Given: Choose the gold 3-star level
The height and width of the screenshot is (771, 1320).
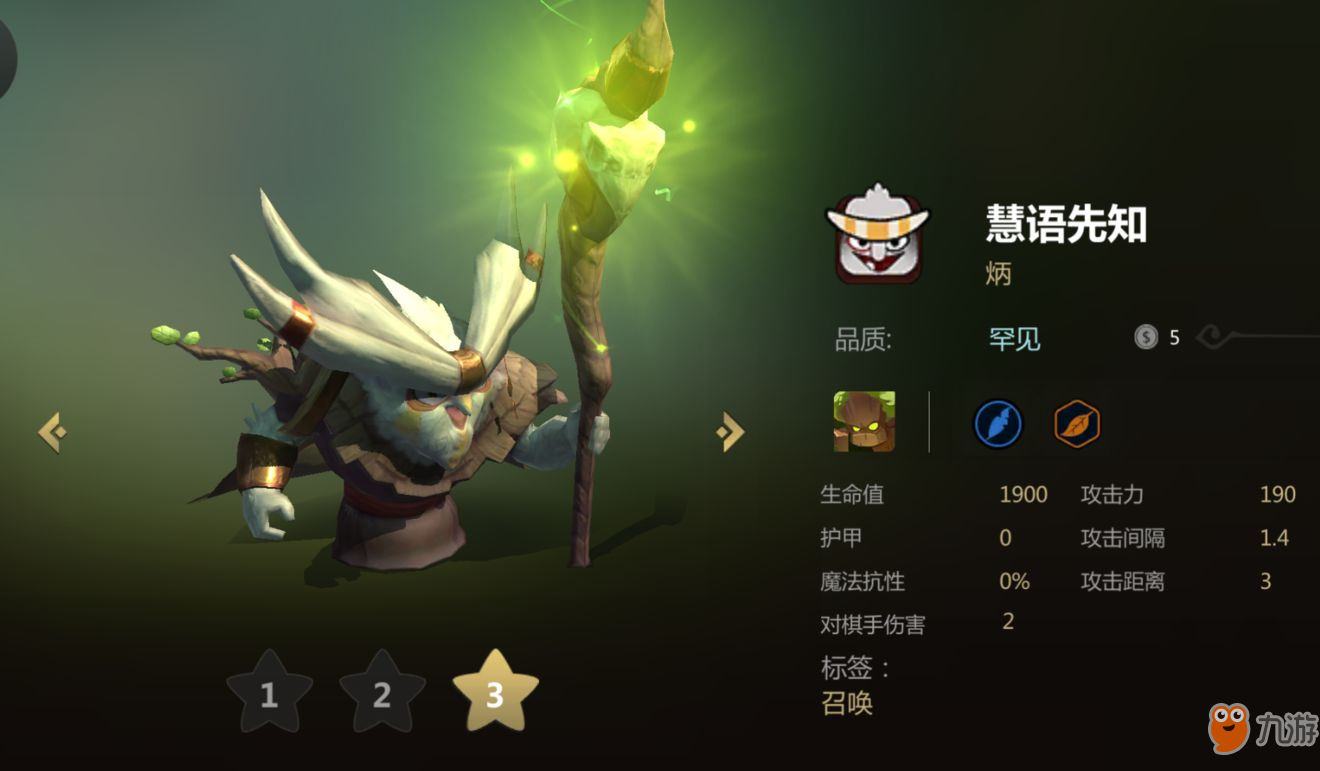Looking at the screenshot, I should (x=495, y=691).
